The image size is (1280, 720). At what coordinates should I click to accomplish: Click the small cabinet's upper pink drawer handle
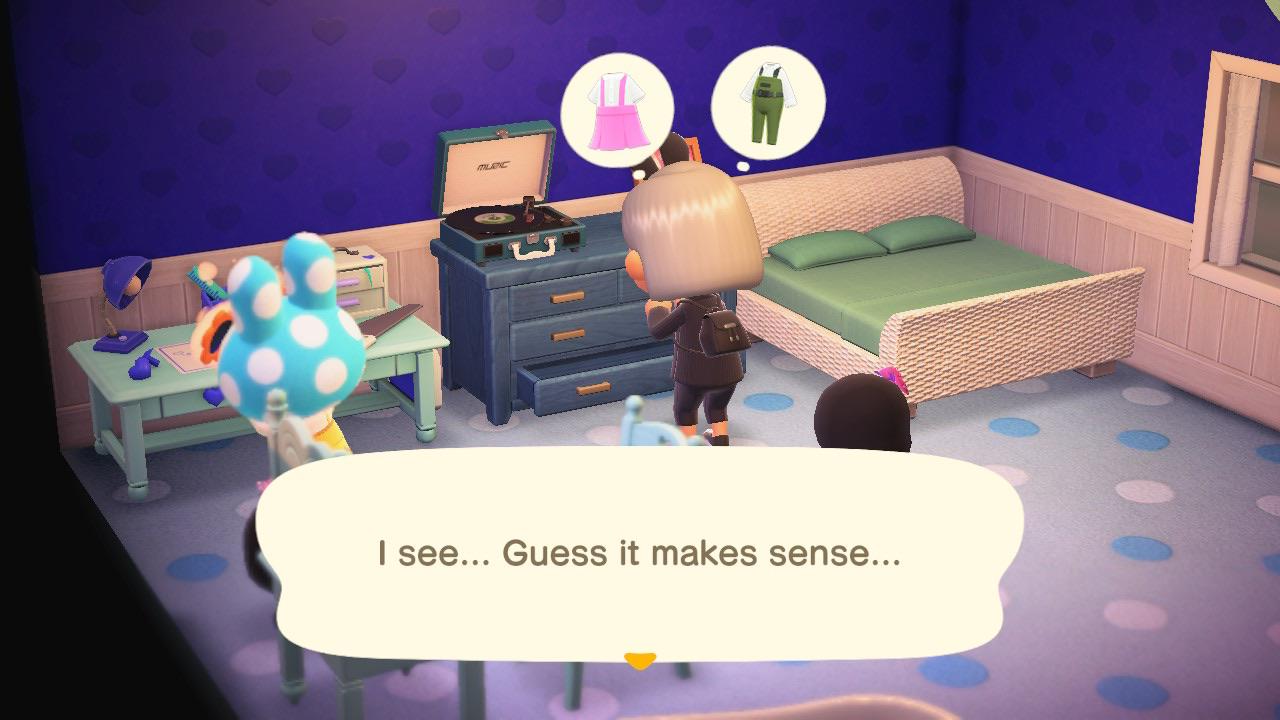(349, 283)
